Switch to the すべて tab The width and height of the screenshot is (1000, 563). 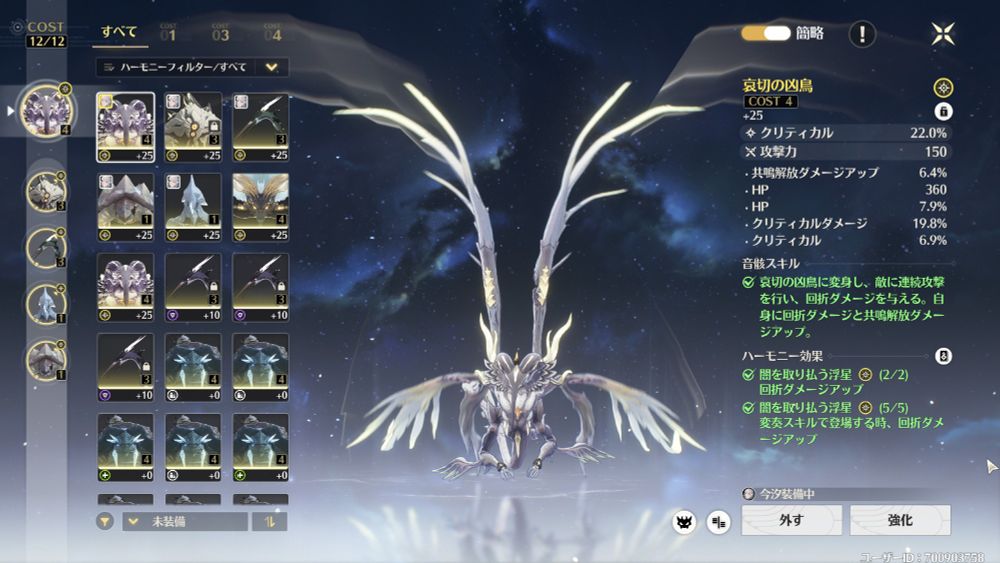(121, 32)
